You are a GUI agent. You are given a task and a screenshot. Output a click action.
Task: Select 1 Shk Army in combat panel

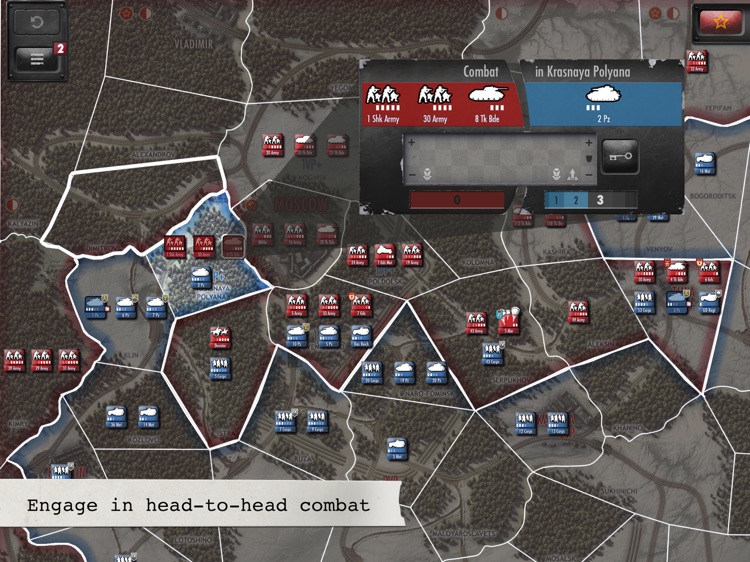coord(383,101)
